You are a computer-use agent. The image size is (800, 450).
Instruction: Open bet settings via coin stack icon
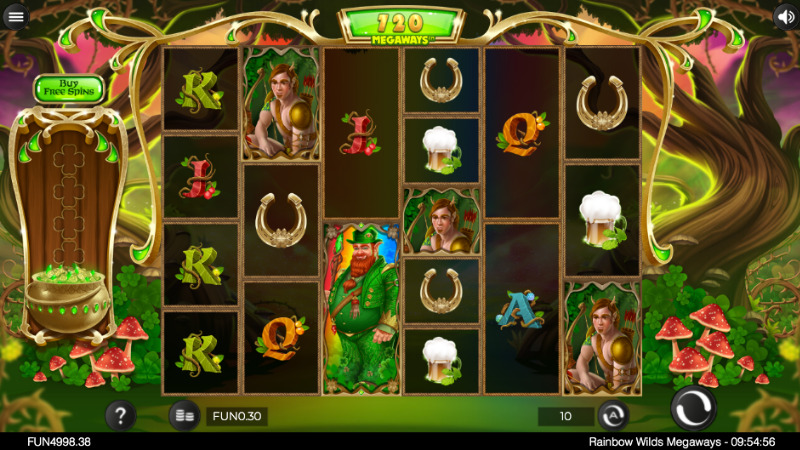pos(183,415)
